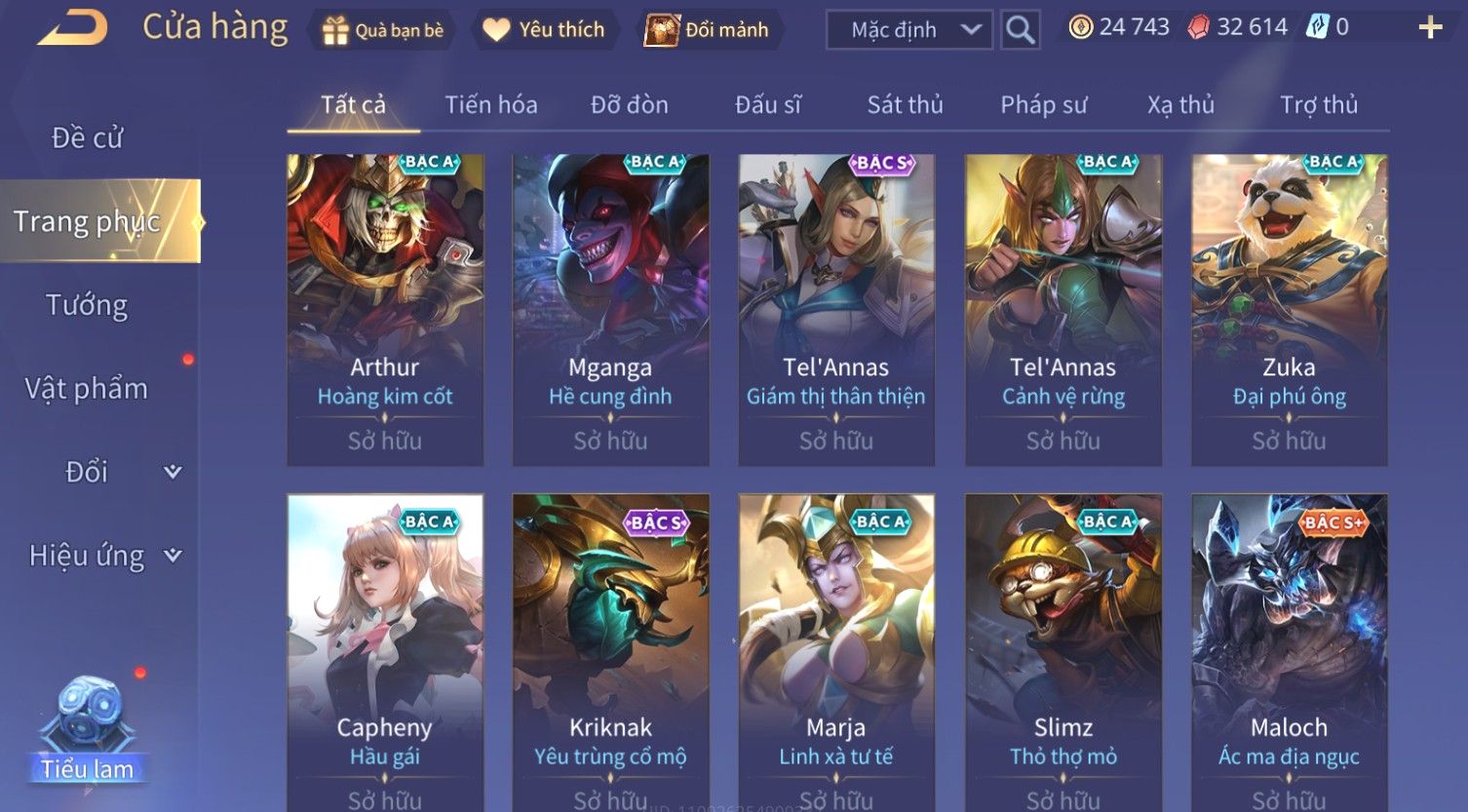
Task: Switch to the Tiến hóa tab
Action: 491,104
